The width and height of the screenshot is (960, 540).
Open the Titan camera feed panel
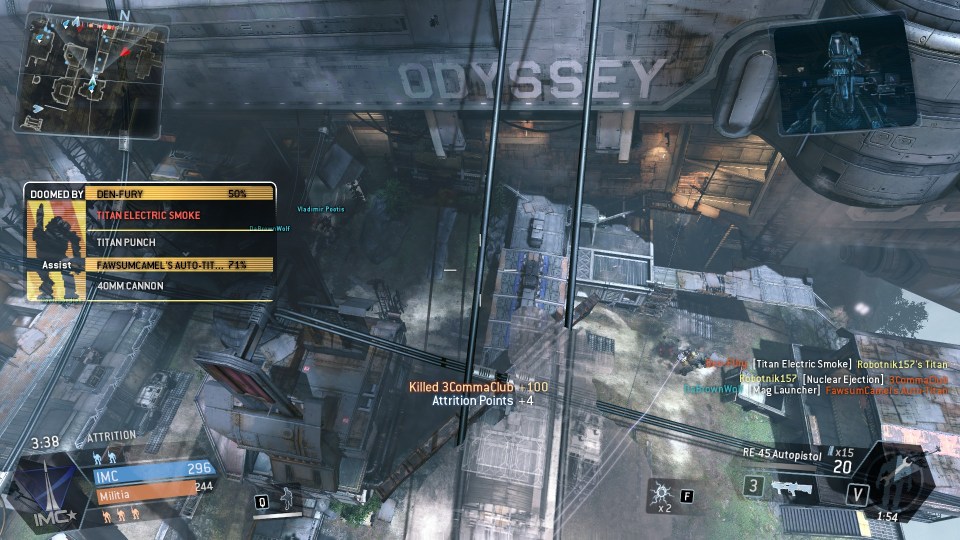click(842, 76)
